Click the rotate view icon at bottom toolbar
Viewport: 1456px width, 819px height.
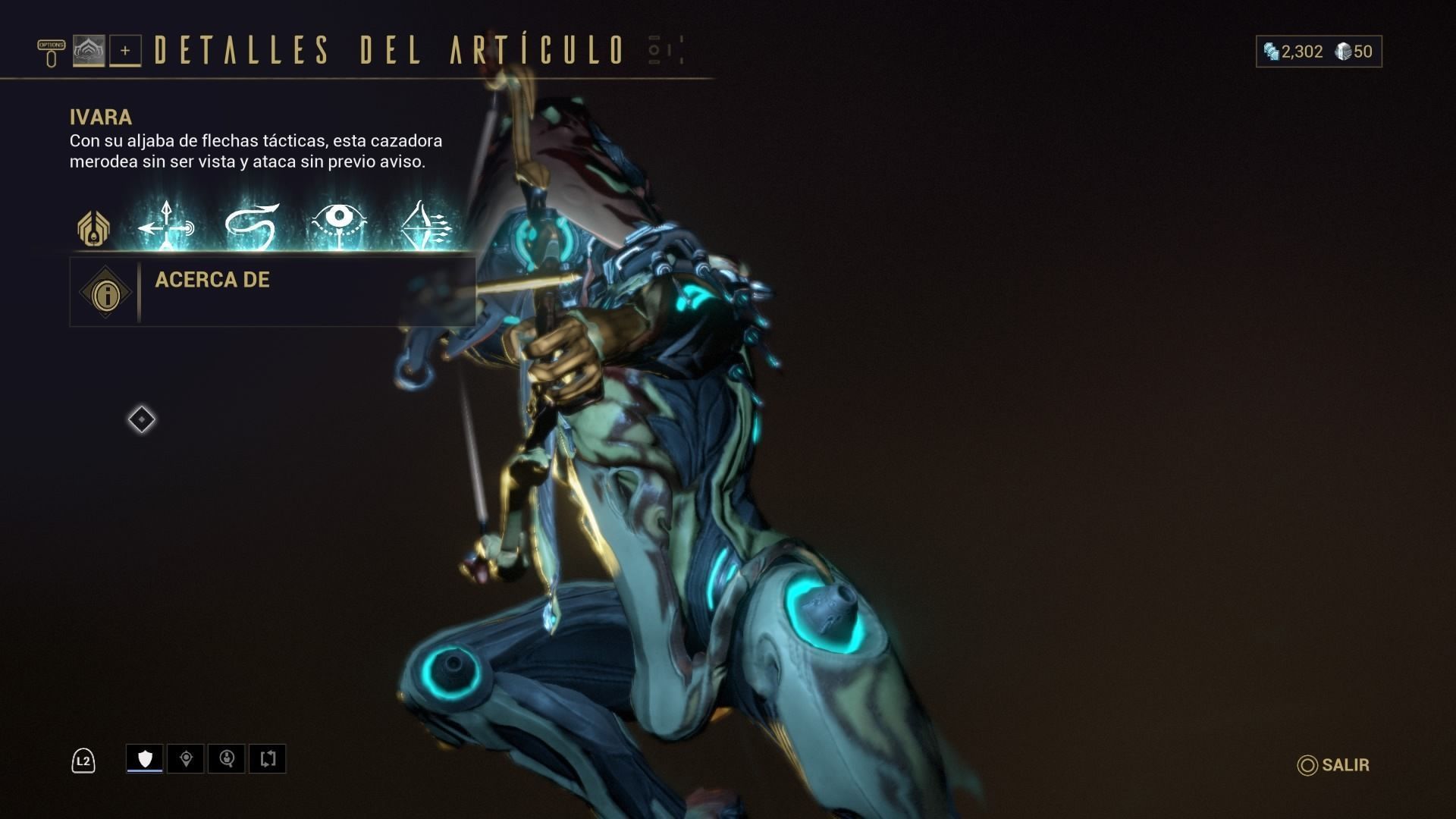point(267,758)
